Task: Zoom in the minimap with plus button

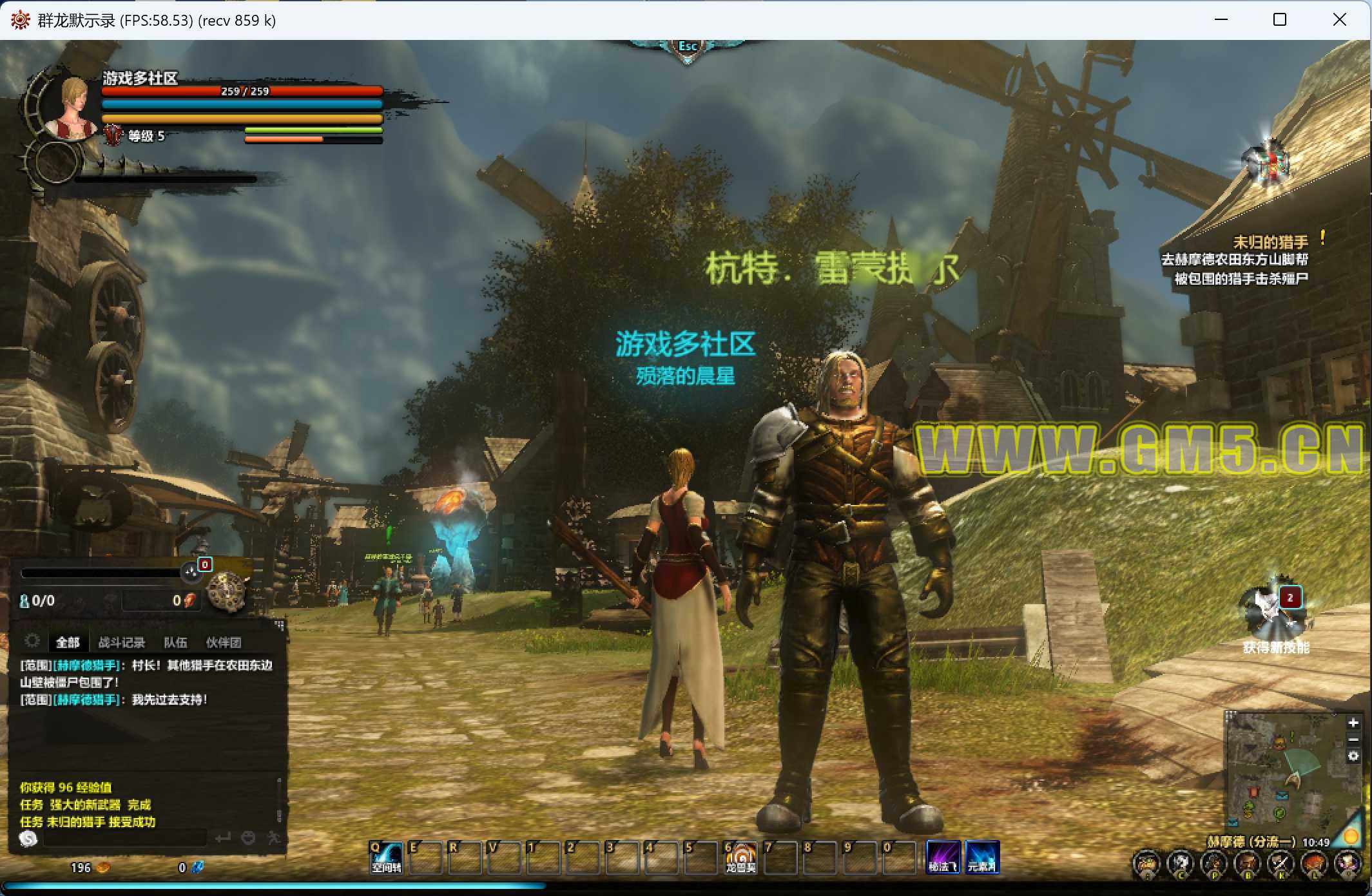Action: pyautogui.click(x=1353, y=723)
